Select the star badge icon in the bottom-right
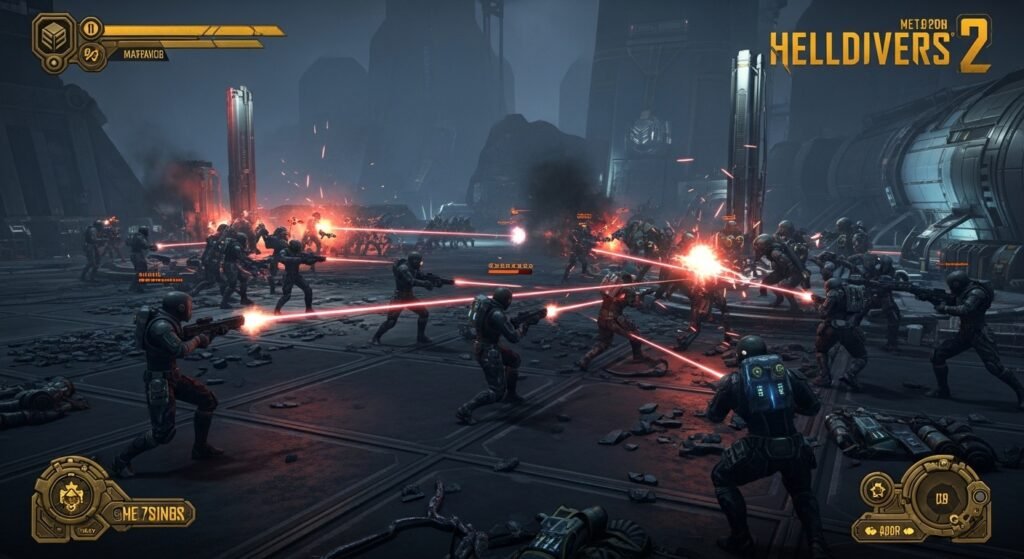This screenshot has height=559, width=1024. [x=878, y=491]
